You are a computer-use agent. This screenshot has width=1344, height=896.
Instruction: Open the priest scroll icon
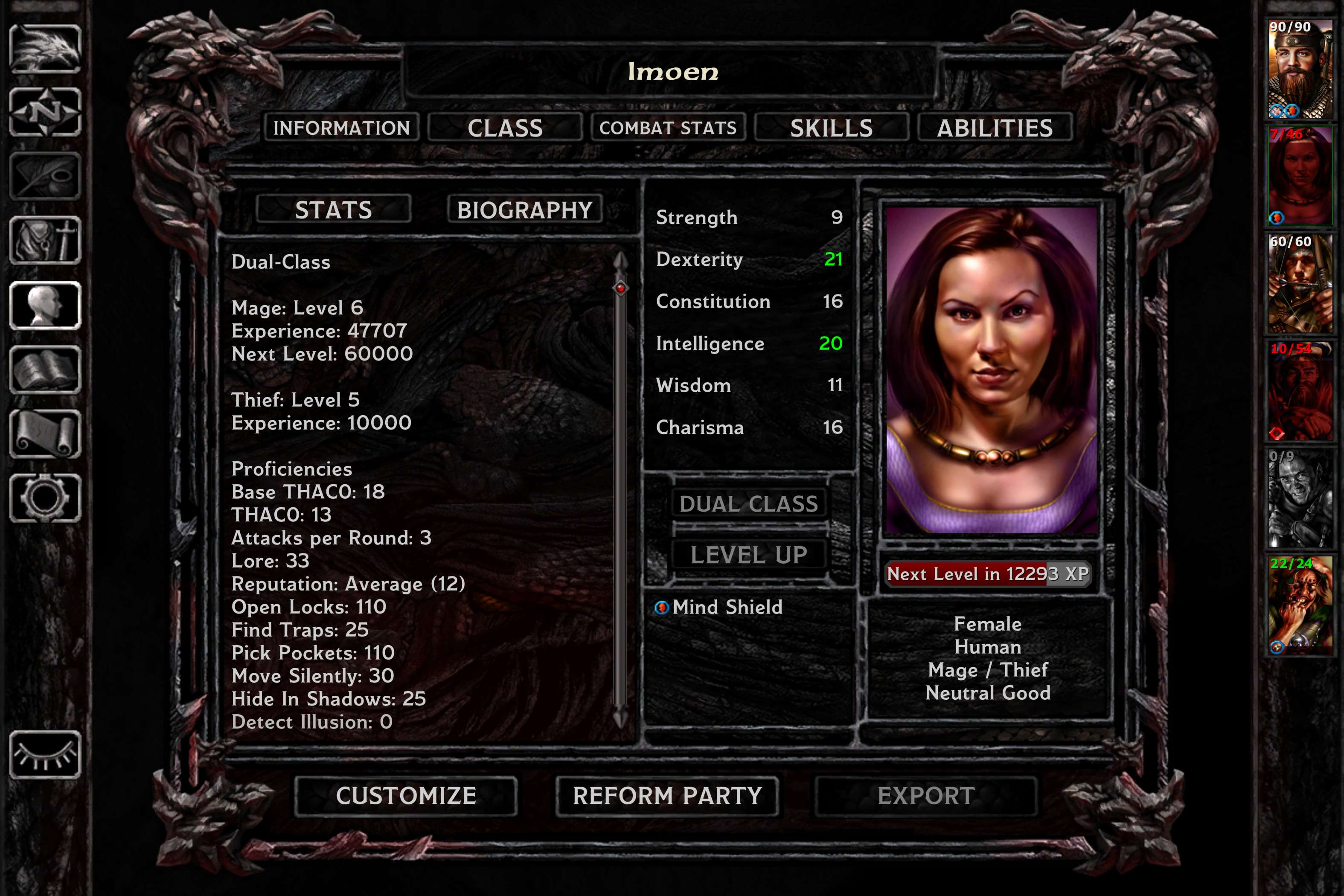pyautogui.click(x=45, y=434)
